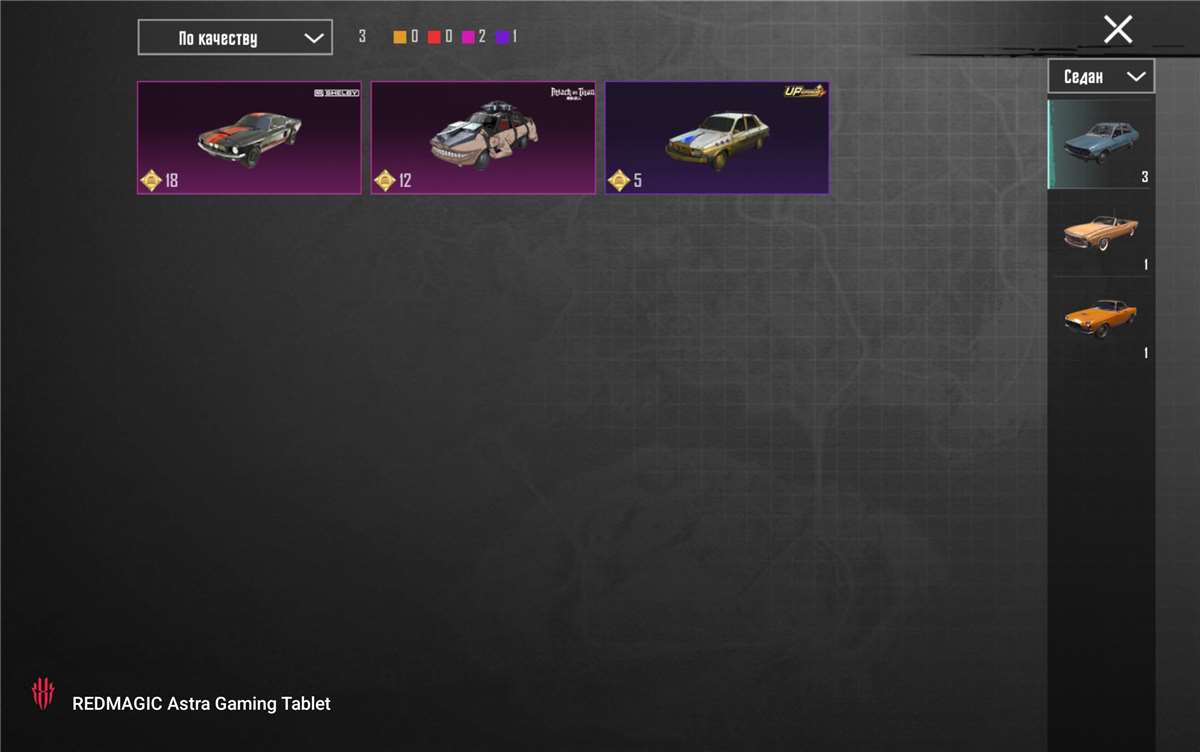Switch to the blue sedan in the side list
Viewport: 1200px width, 752px height.
pyautogui.click(x=1100, y=143)
